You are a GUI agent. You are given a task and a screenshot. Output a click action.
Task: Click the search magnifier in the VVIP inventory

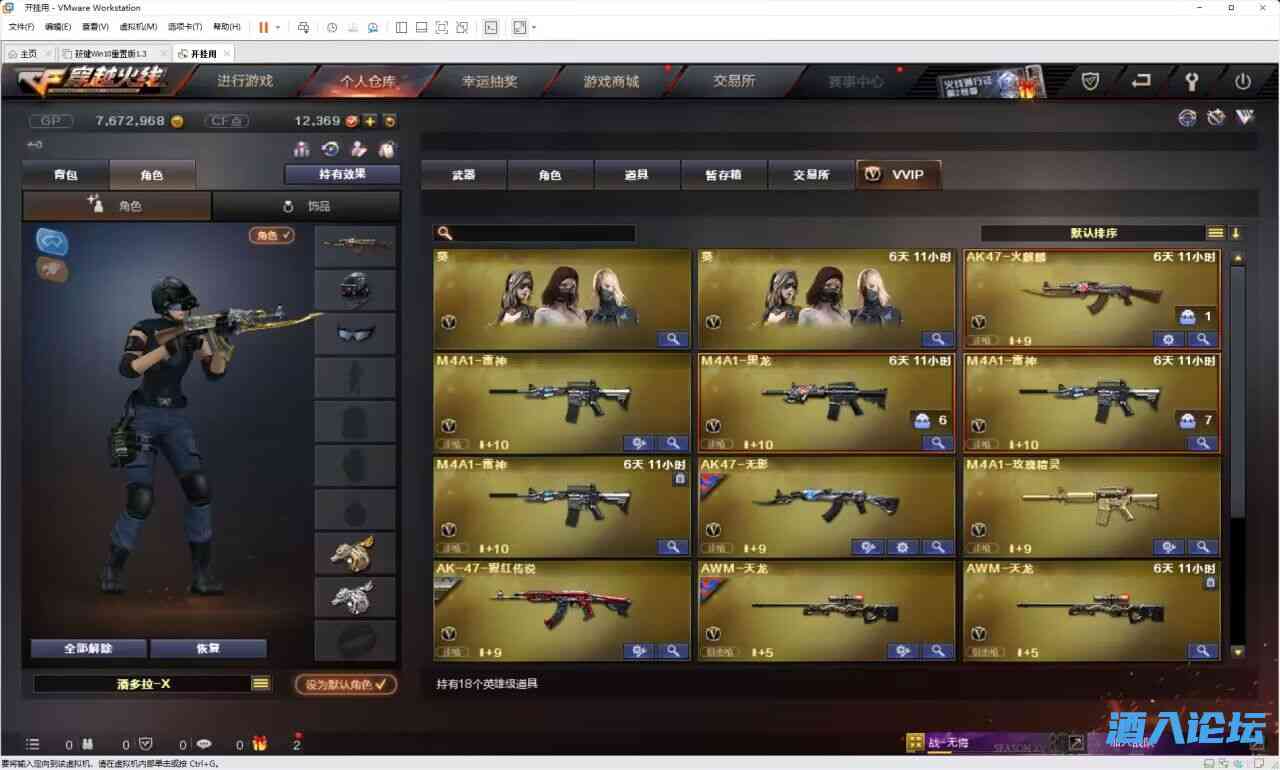coord(444,232)
